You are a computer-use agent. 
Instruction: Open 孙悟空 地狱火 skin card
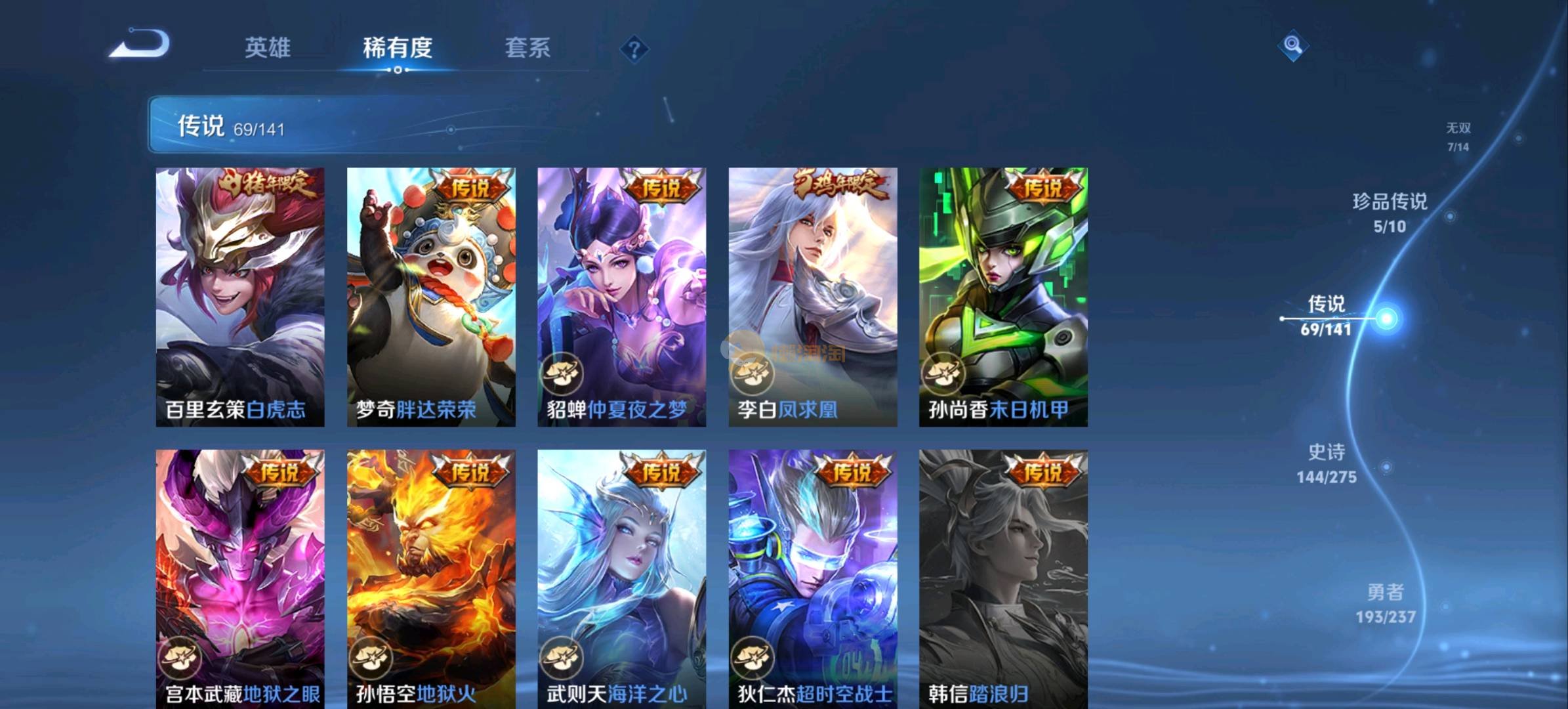431,578
